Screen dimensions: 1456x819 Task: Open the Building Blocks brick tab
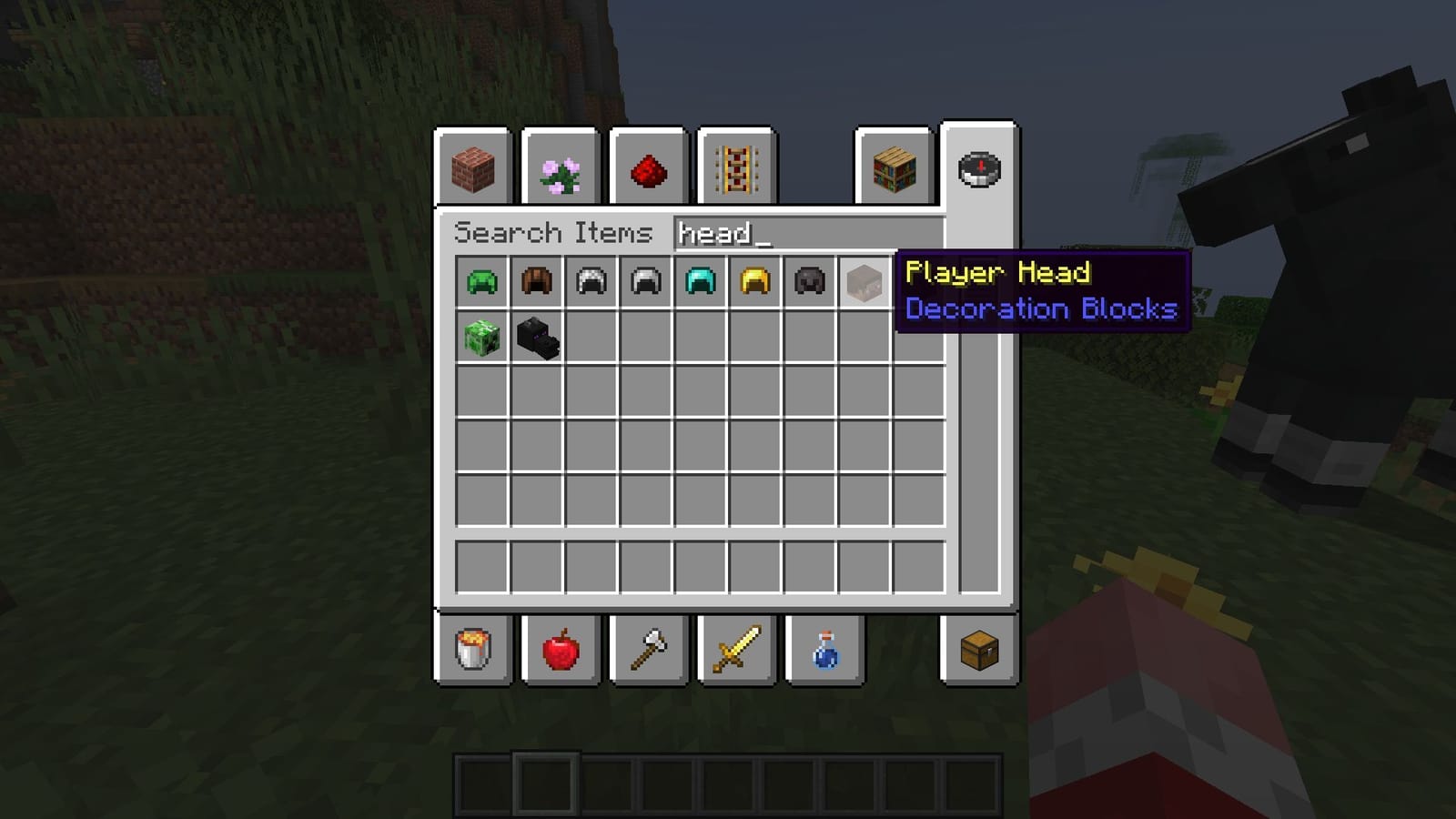tap(475, 169)
